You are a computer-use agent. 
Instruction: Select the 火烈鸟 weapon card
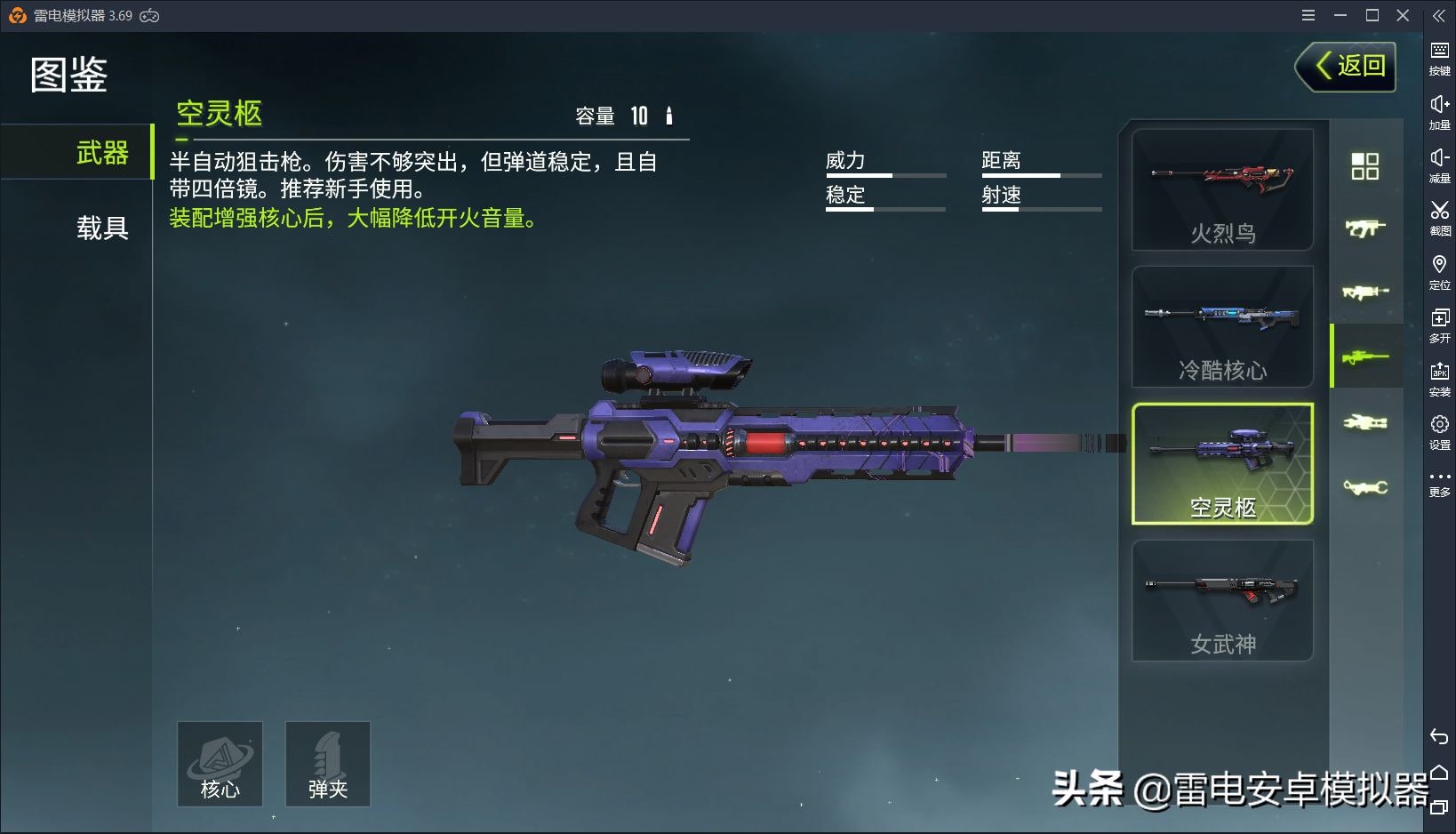click(1222, 190)
